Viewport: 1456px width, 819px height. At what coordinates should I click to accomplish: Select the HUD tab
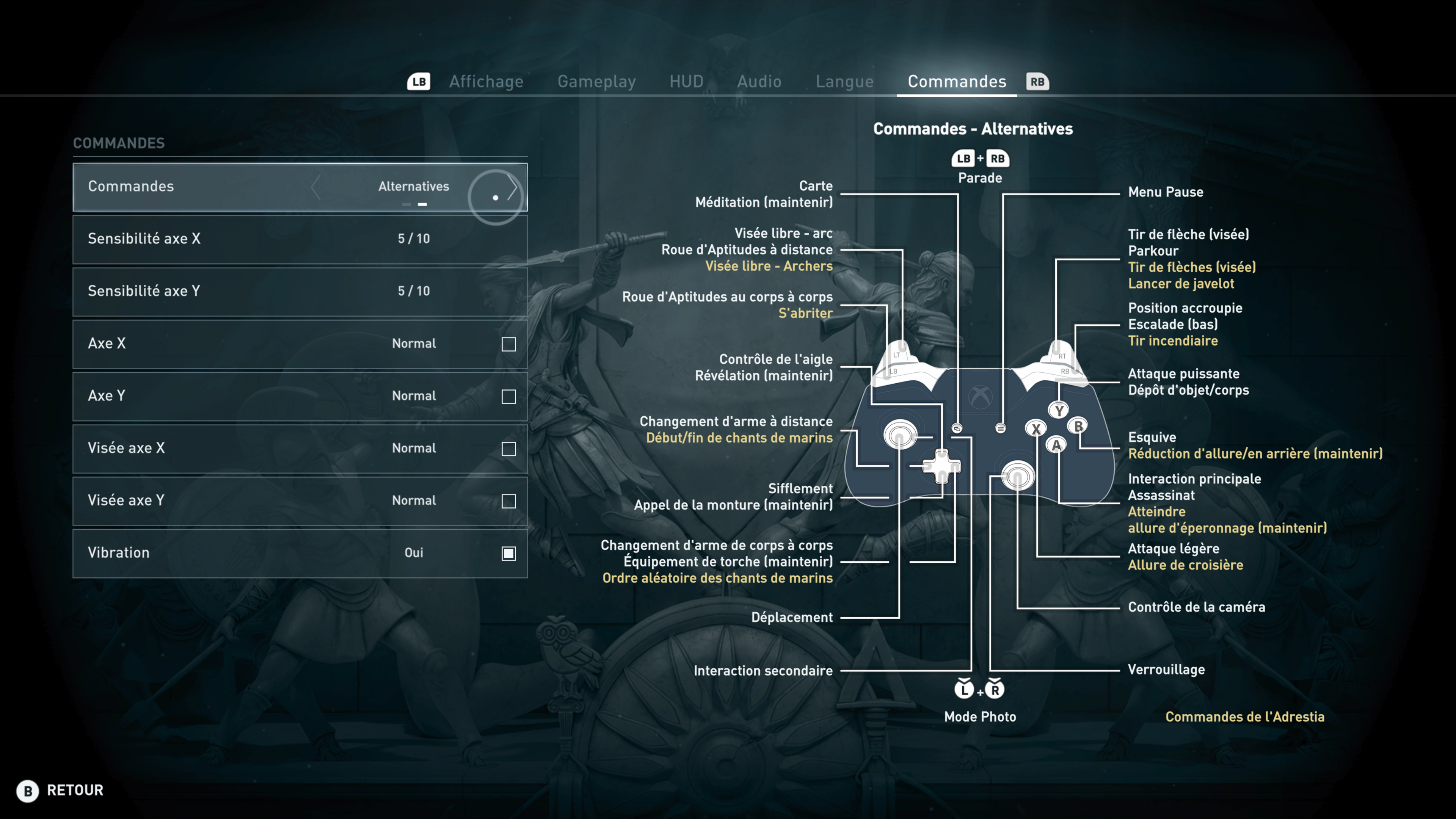pos(686,82)
